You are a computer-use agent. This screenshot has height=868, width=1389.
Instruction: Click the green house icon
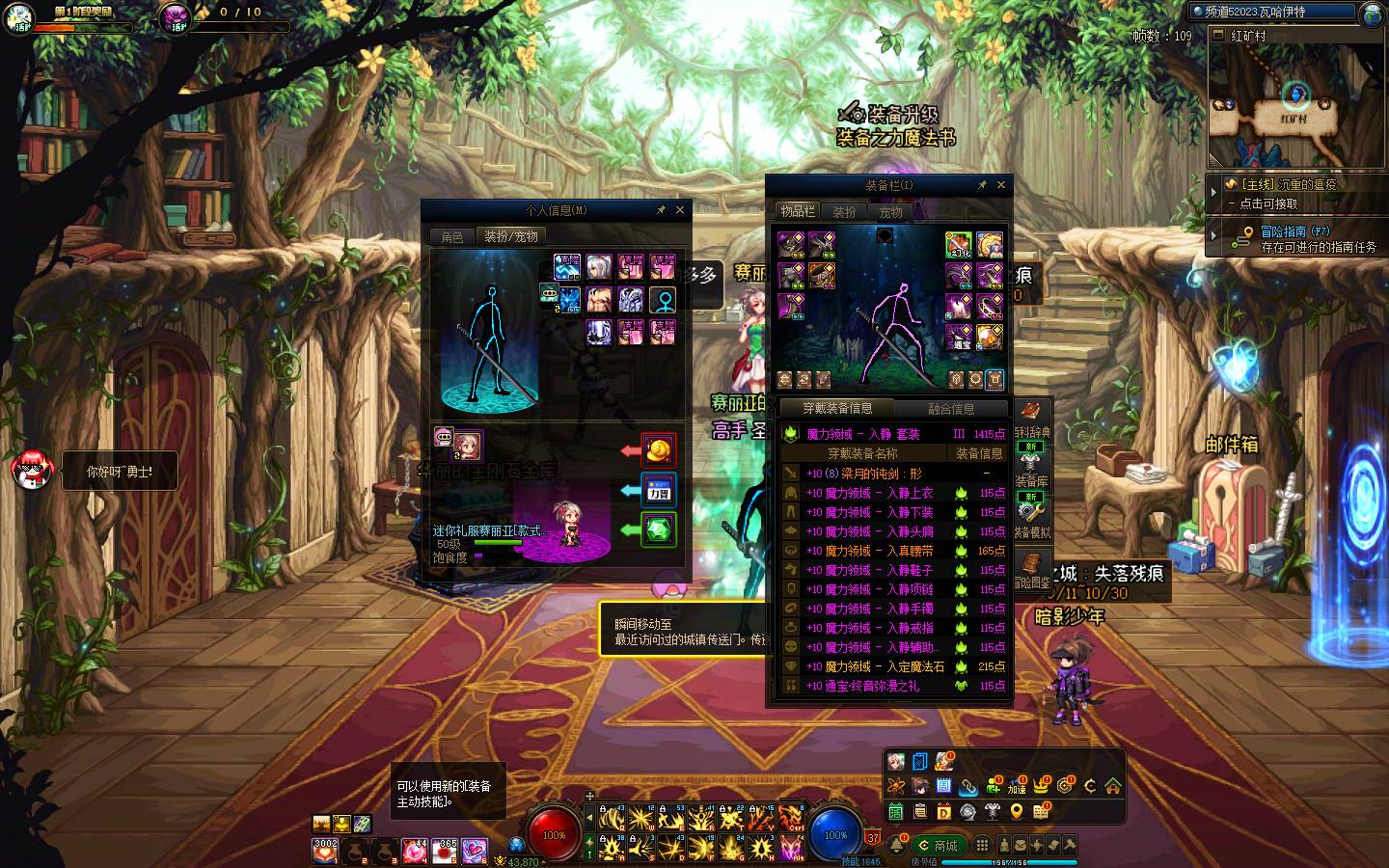pyautogui.click(x=1113, y=786)
